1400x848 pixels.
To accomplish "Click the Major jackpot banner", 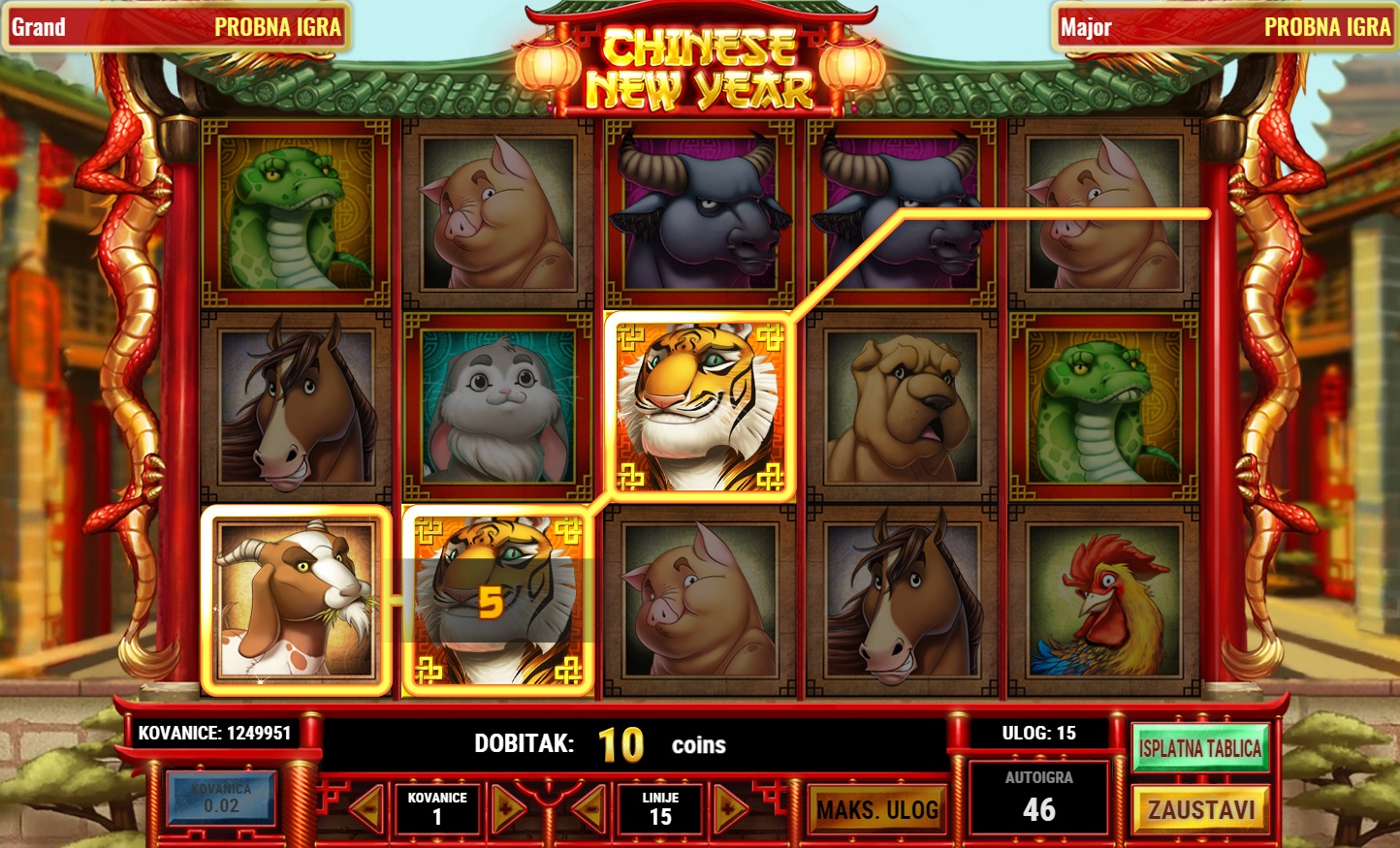I will point(1225,27).
